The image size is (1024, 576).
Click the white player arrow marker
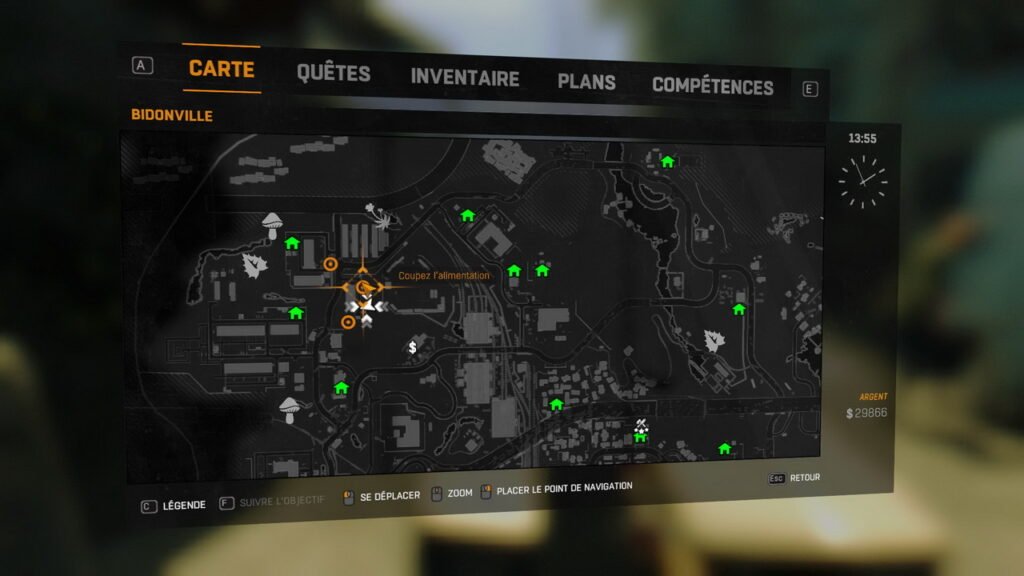click(x=367, y=306)
